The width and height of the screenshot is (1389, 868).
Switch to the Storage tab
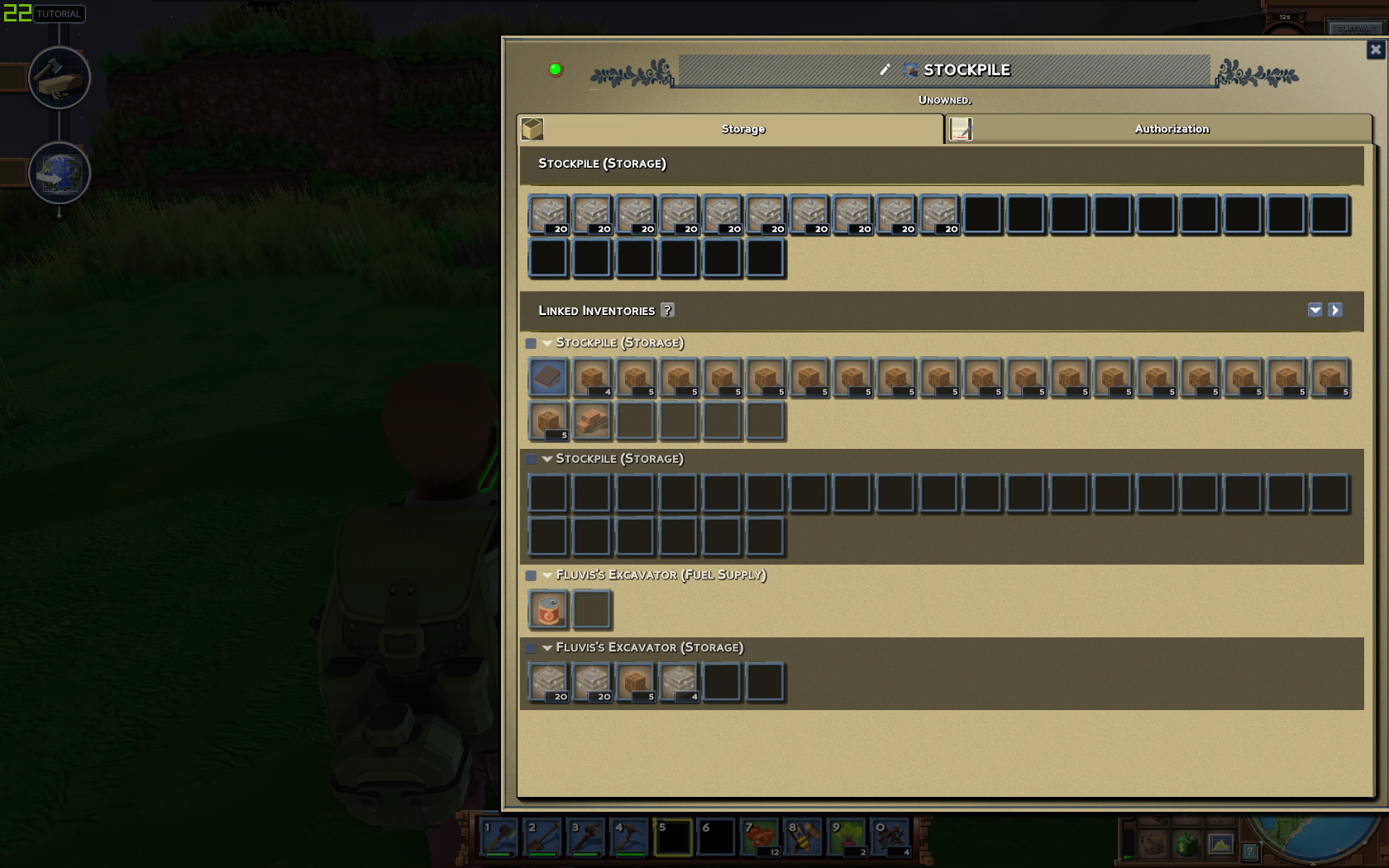click(x=742, y=129)
